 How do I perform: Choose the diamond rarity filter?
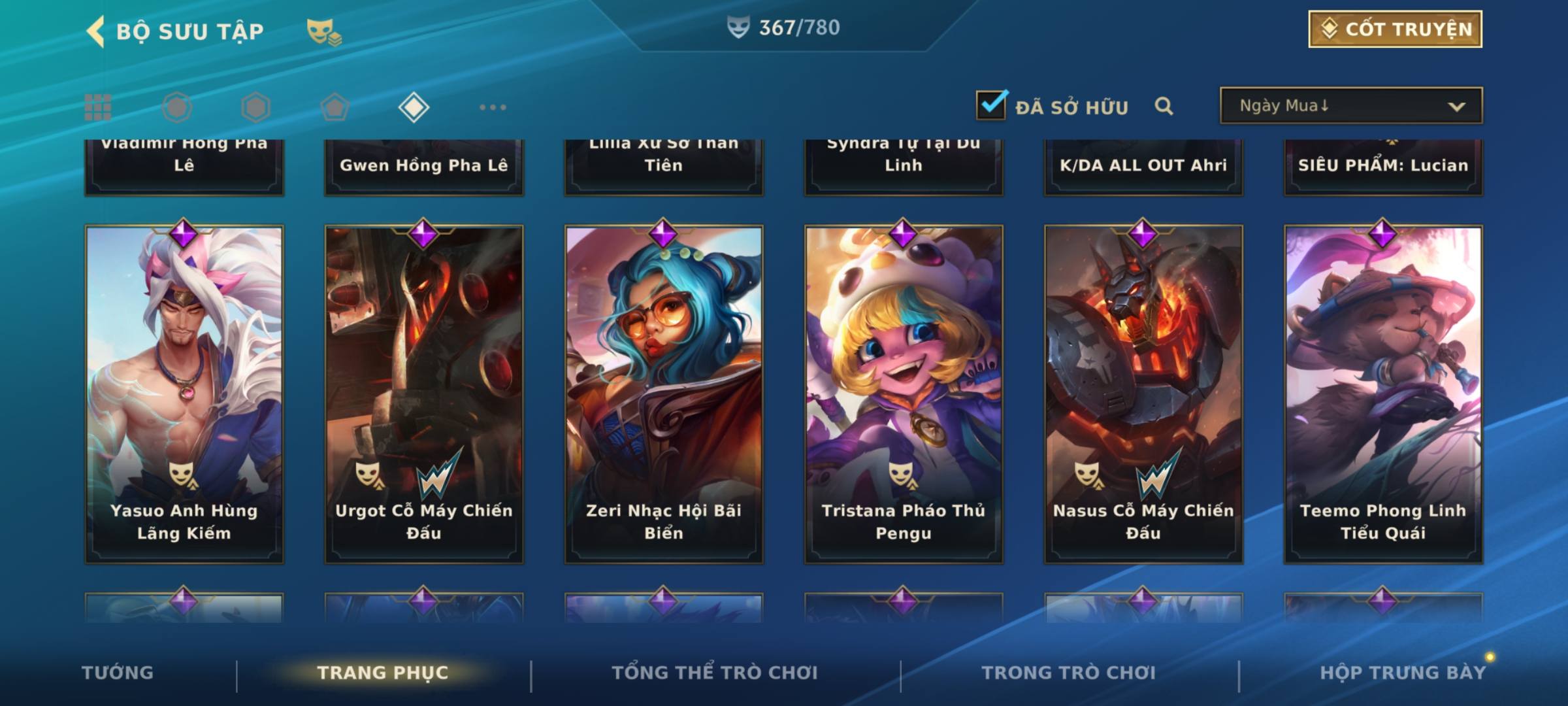[414, 107]
